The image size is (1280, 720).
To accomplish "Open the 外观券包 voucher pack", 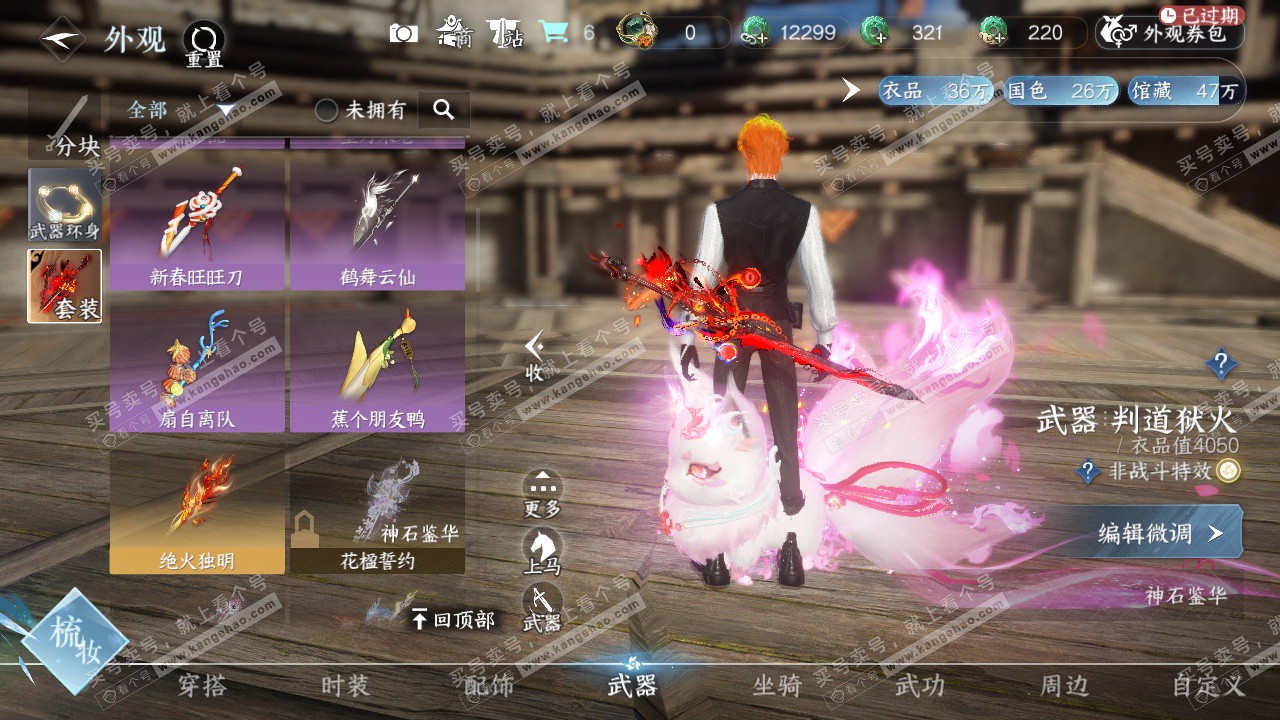I will tap(1170, 33).
